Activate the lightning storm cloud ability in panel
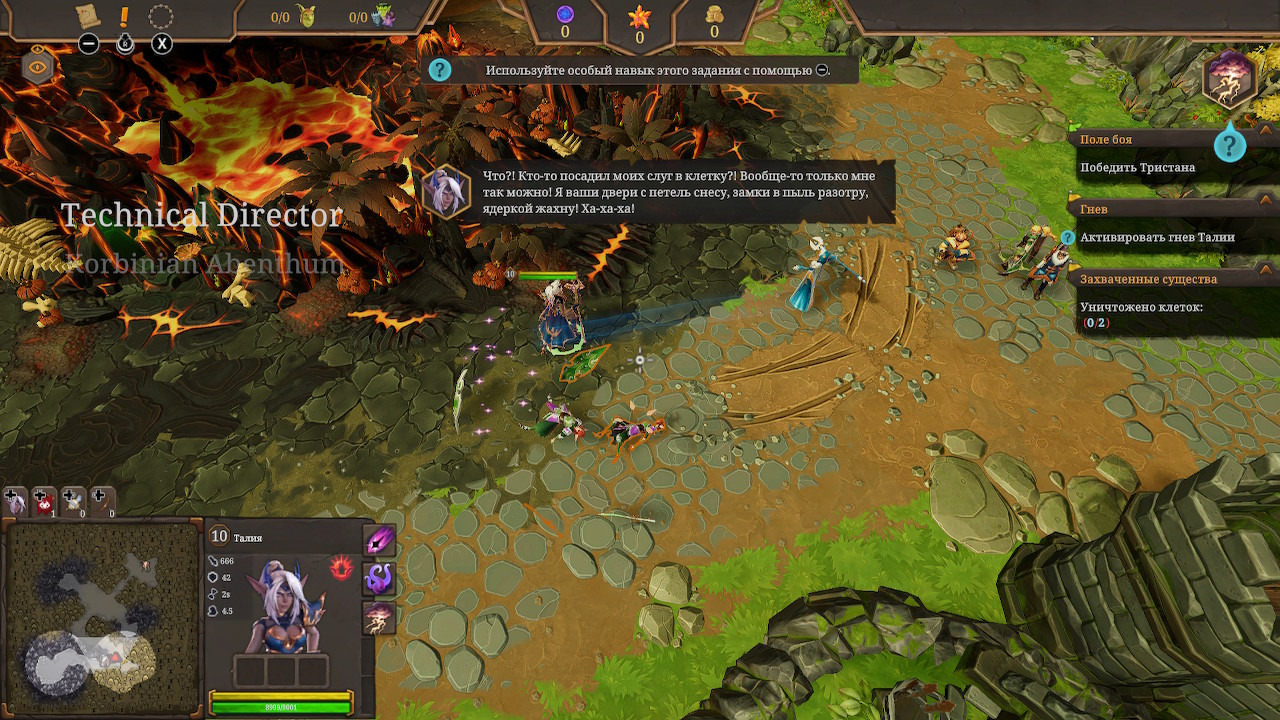This screenshot has width=1280, height=720. 380,617
